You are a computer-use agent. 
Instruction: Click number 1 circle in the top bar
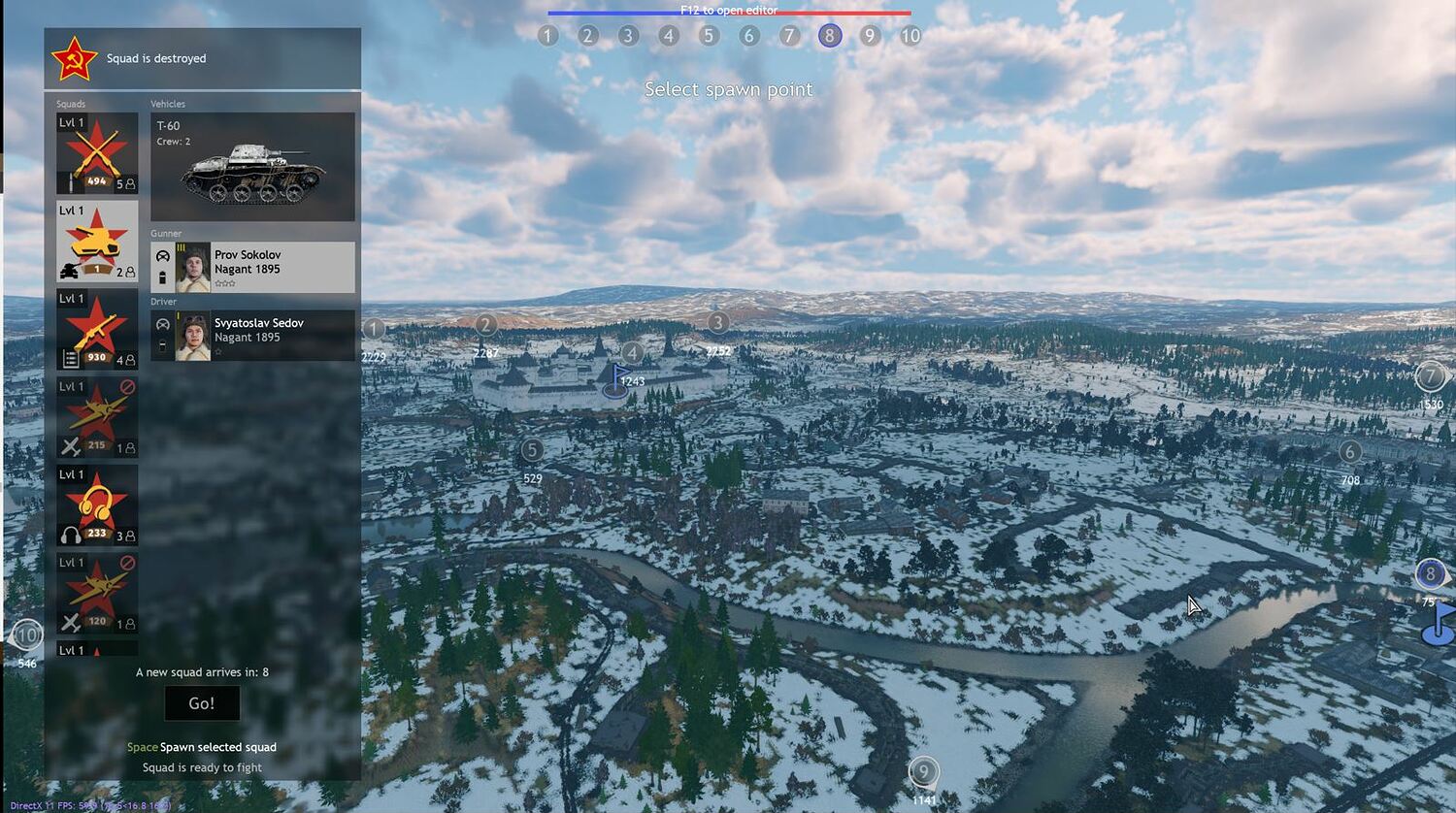547,35
